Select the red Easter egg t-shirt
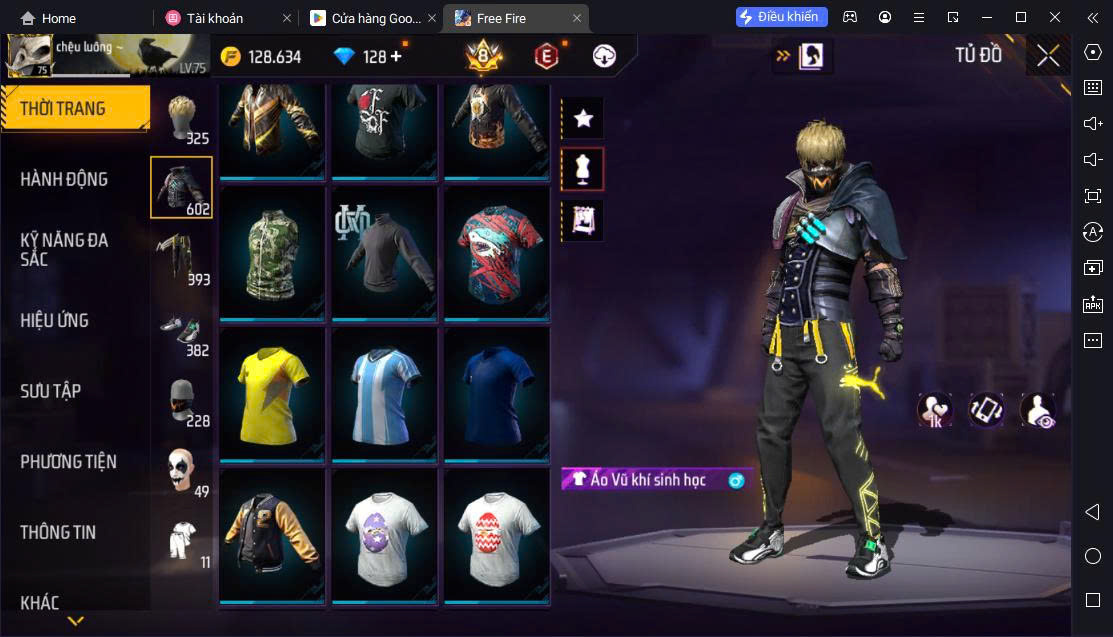 tap(497, 536)
